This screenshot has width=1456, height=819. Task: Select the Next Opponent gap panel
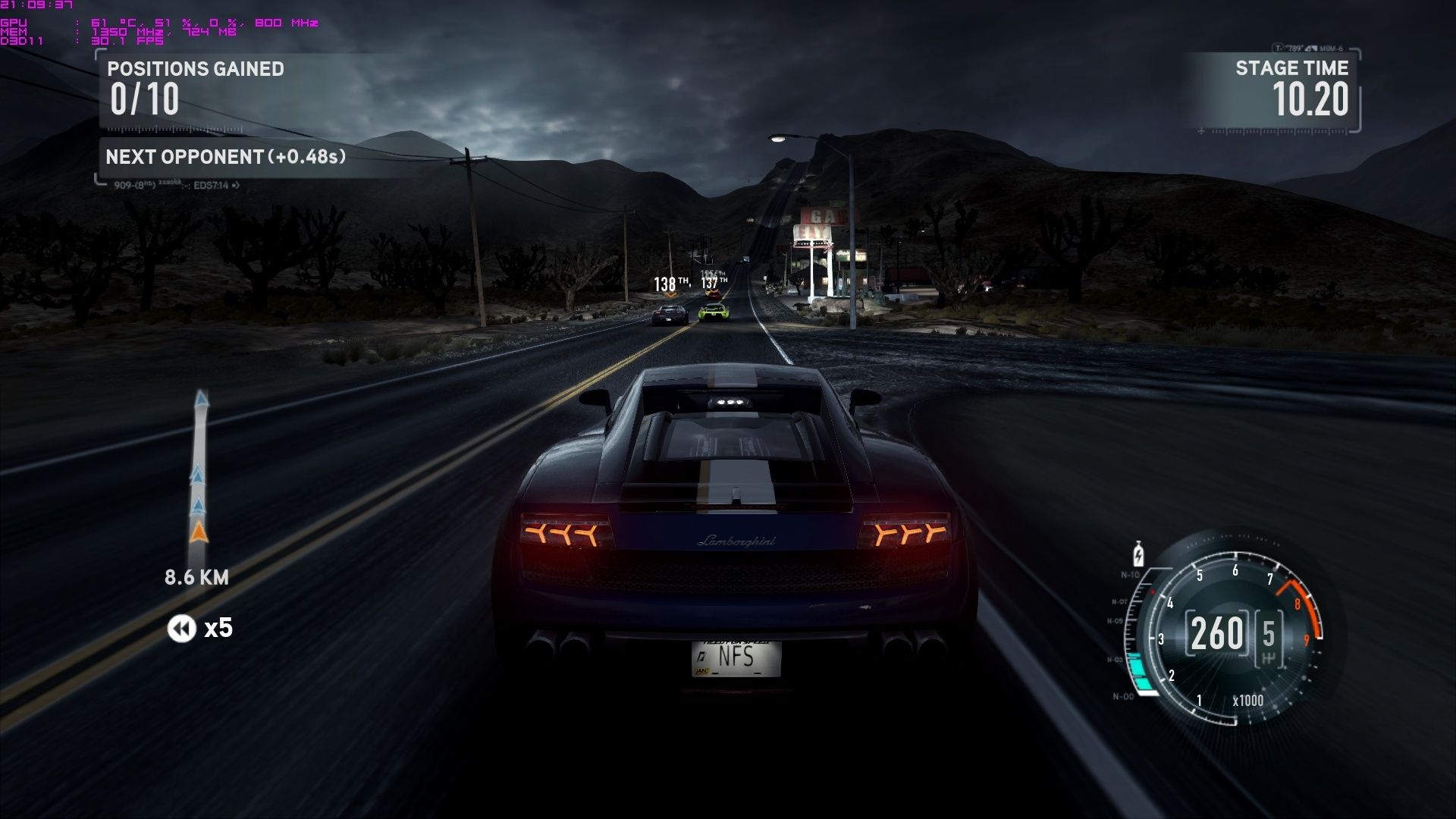(x=226, y=157)
